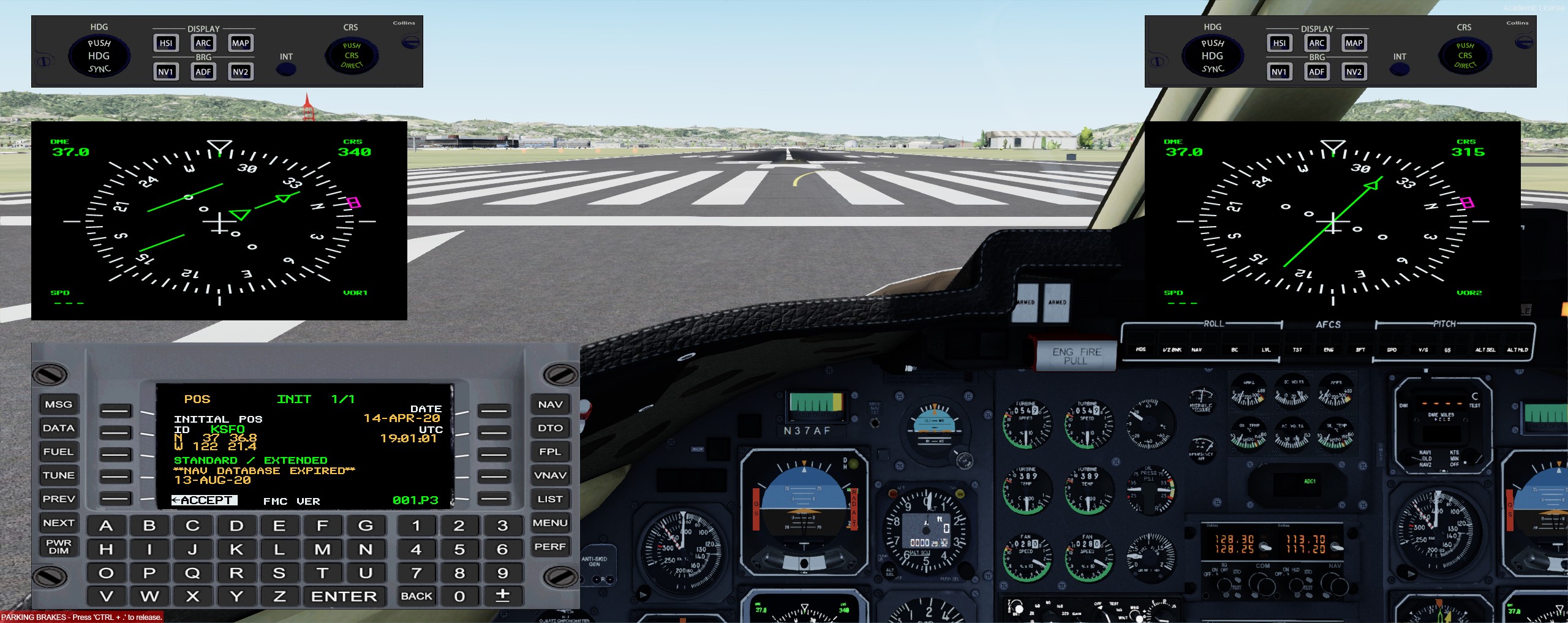Select HSI display mode on left Collins panel
The height and width of the screenshot is (623, 1568).
(165, 43)
